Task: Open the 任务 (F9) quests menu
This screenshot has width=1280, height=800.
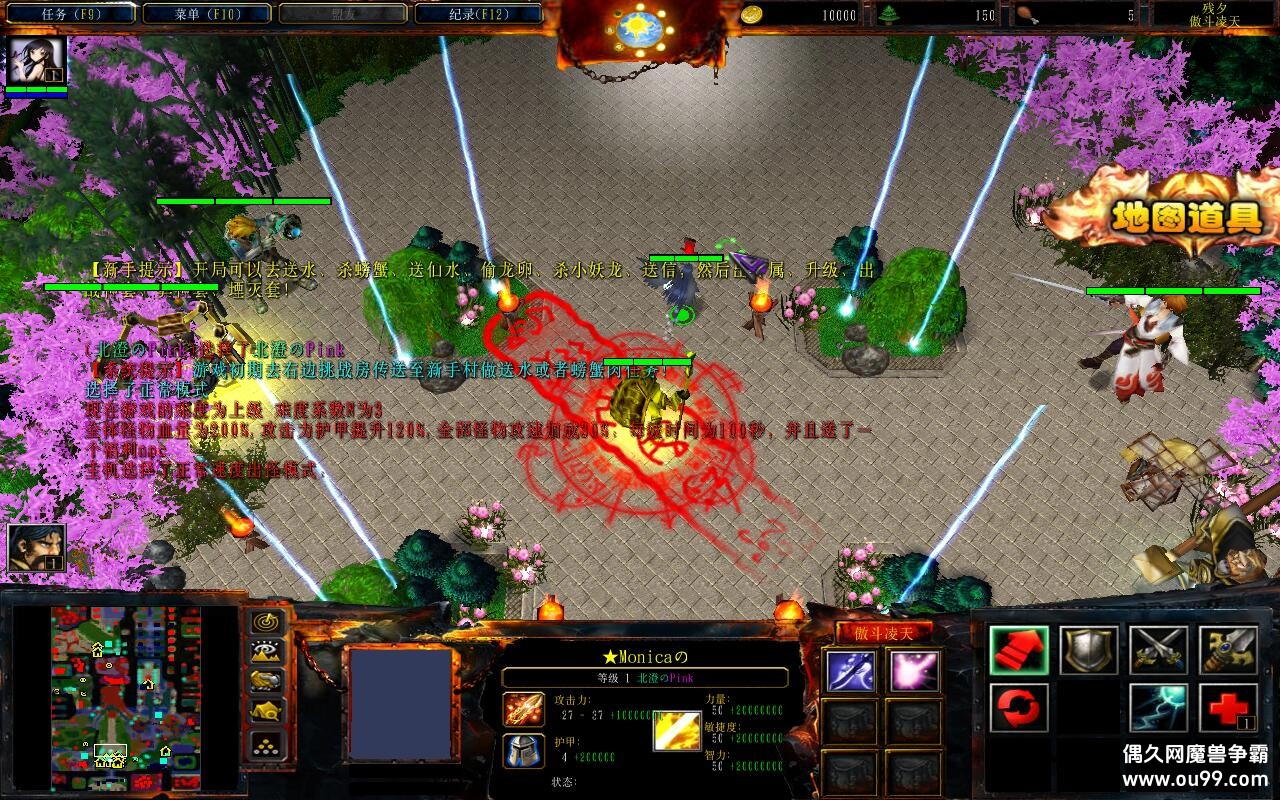Action: [x=70, y=14]
